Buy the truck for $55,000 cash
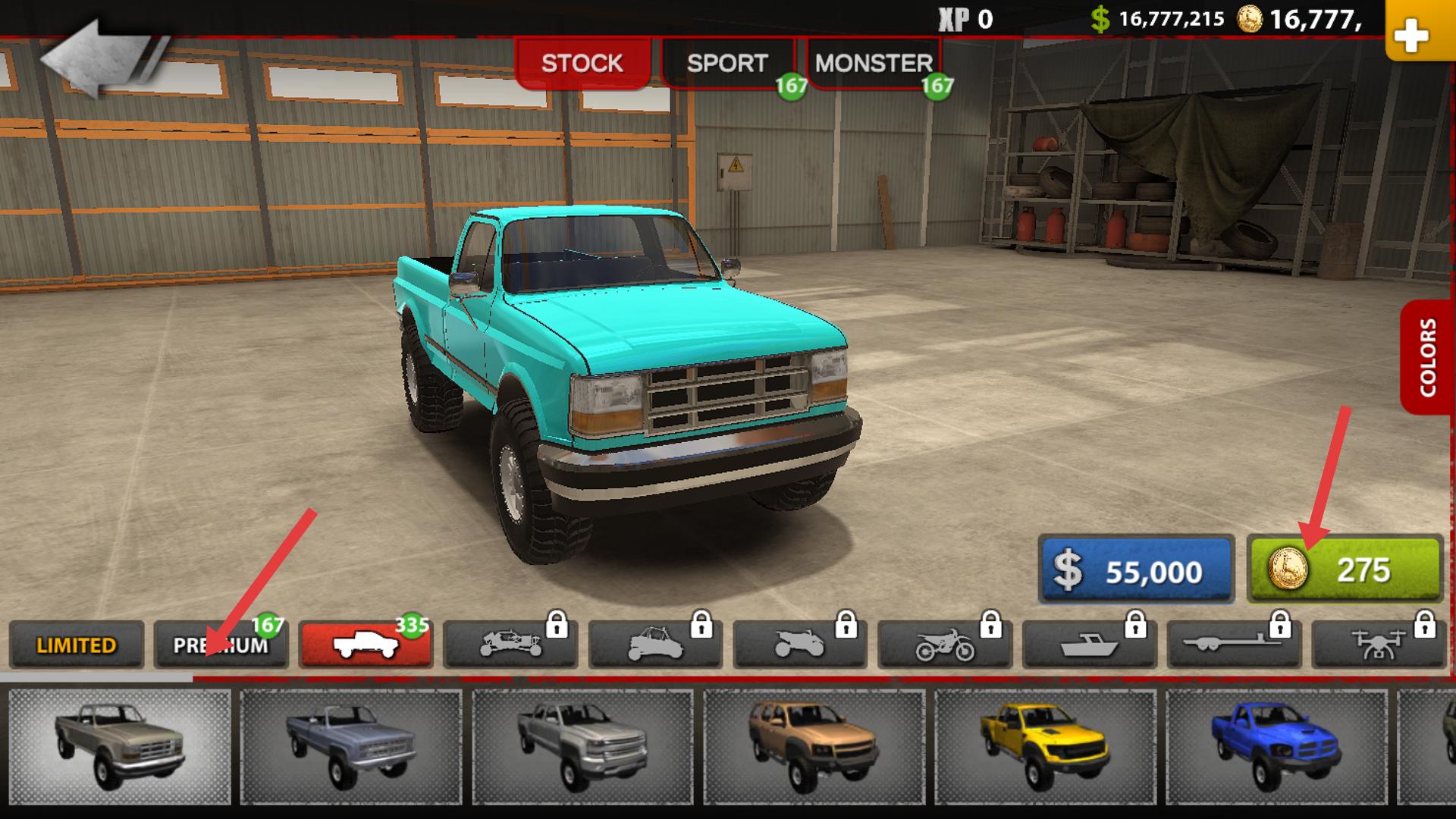Image resolution: width=1456 pixels, height=819 pixels. pyautogui.click(x=1135, y=570)
